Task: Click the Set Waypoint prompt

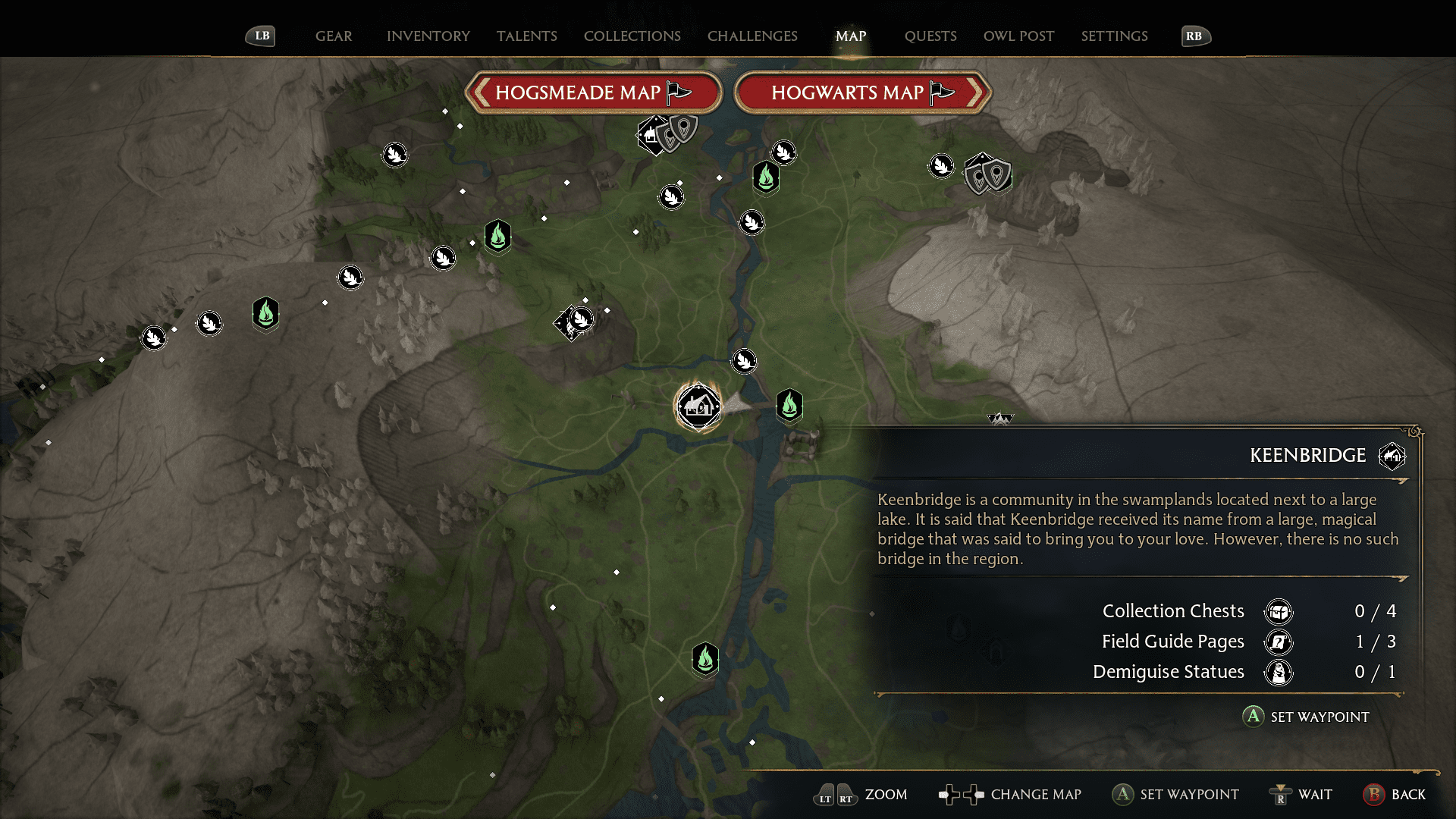Action: coord(1306,717)
